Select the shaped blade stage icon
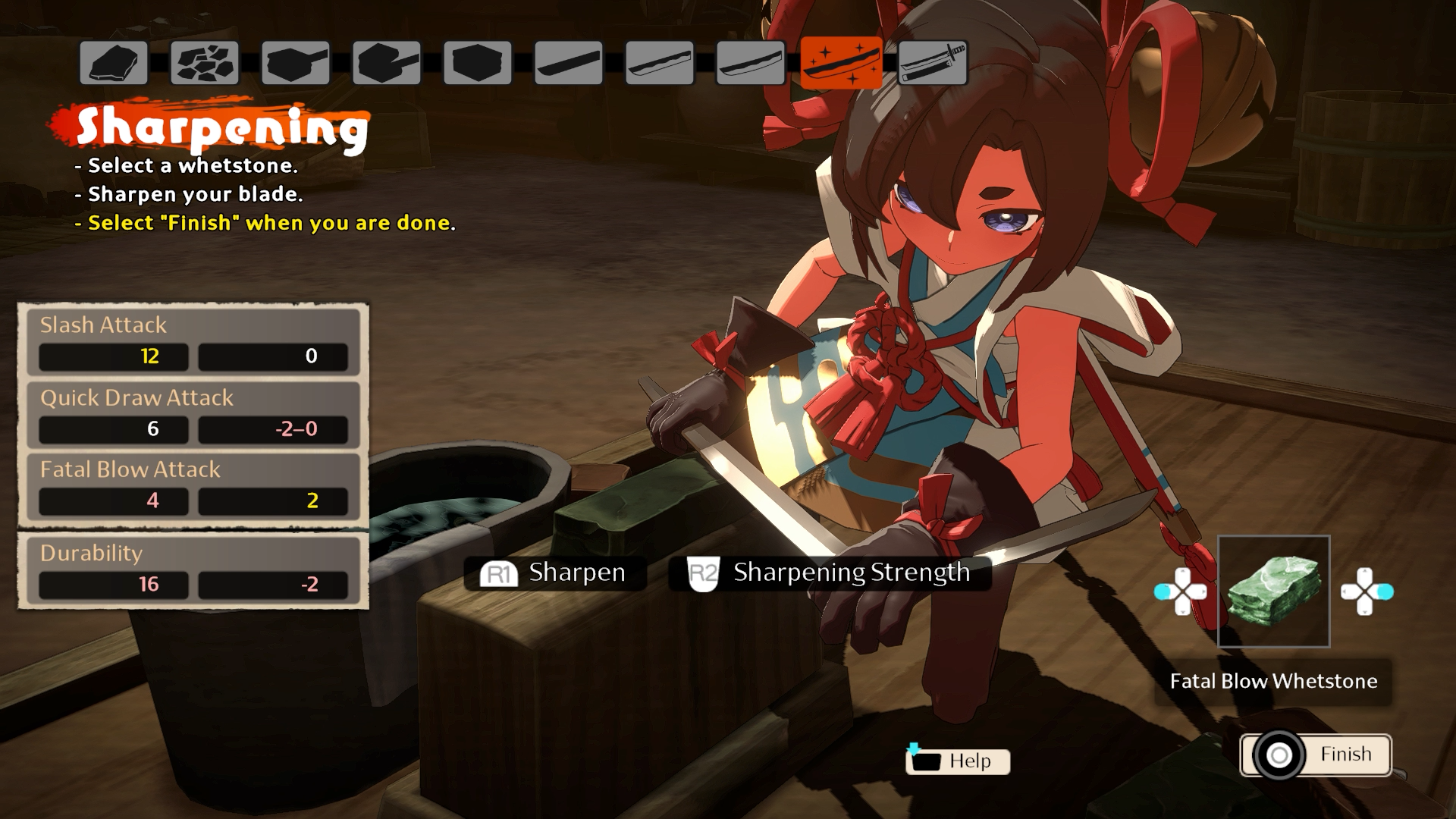Image resolution: width=1456 pixels, height=819 pixels. coord(749,64)
